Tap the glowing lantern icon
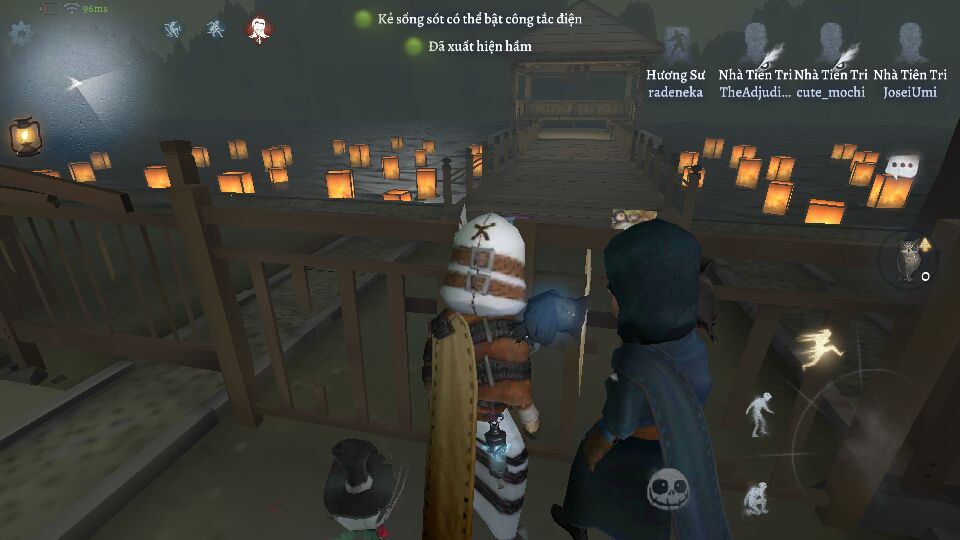The width and height of the screenshot is (960, 540). (24, 135)
